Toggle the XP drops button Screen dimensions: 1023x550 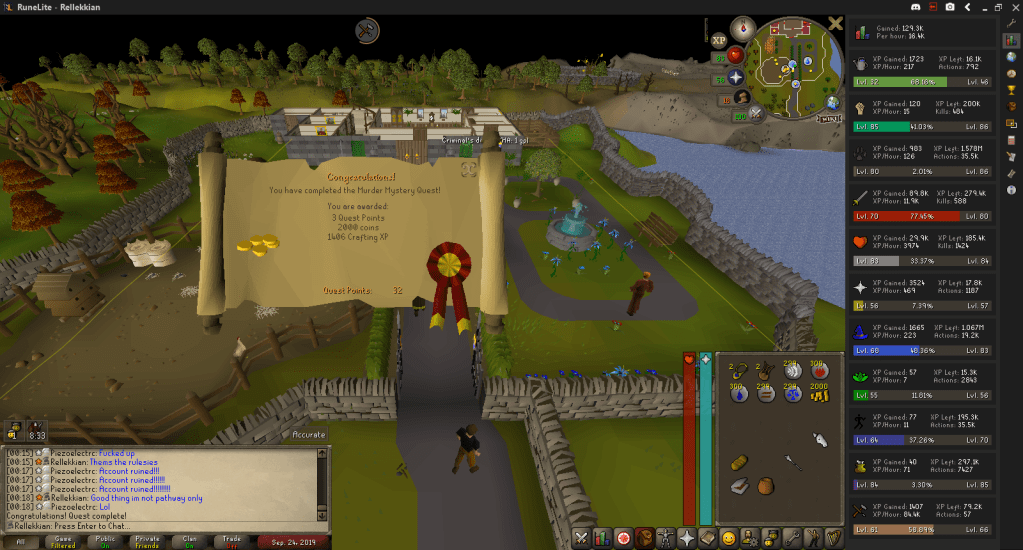click(x=718, y=40)
